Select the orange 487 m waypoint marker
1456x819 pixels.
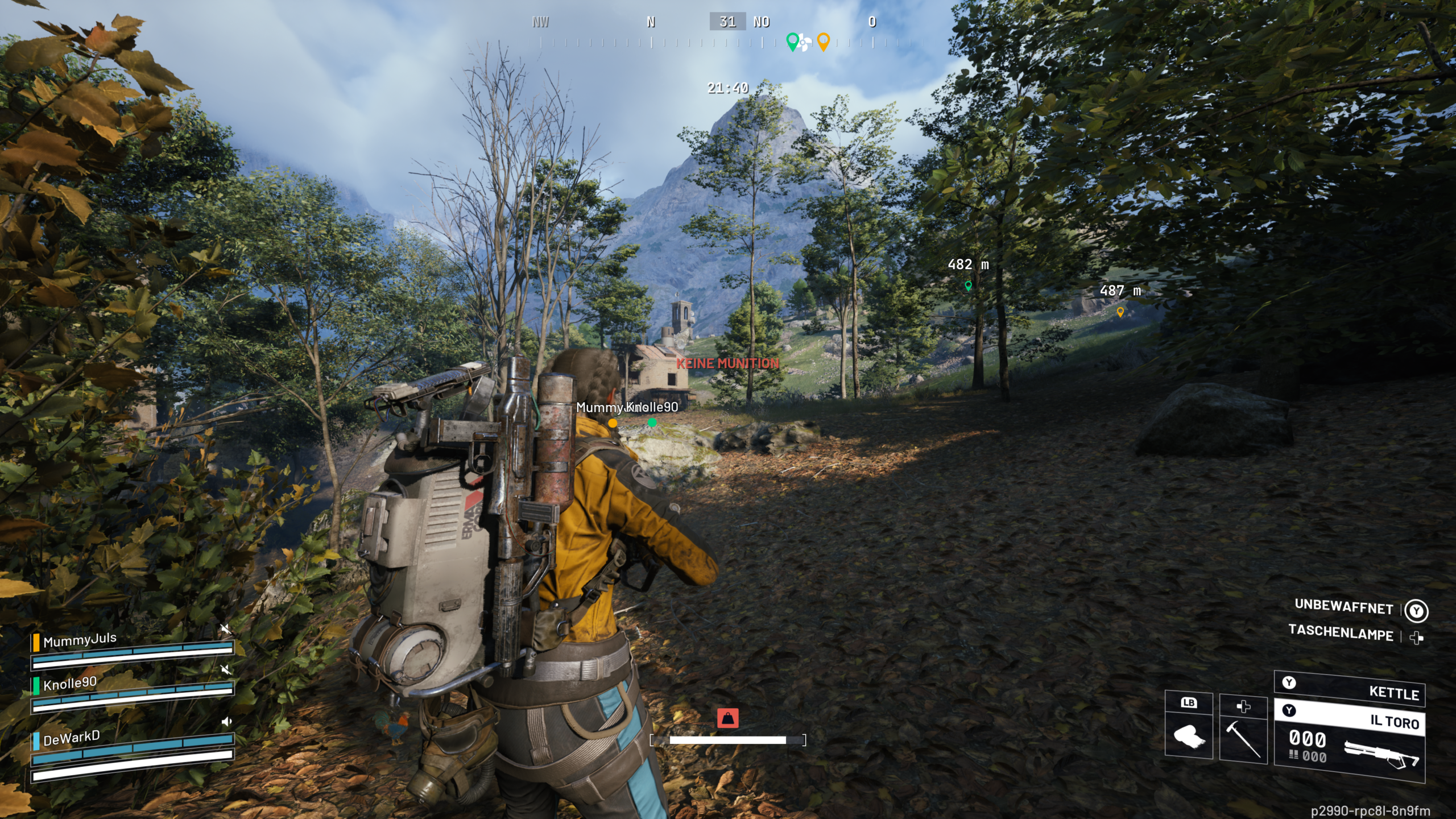[1120, 312]
